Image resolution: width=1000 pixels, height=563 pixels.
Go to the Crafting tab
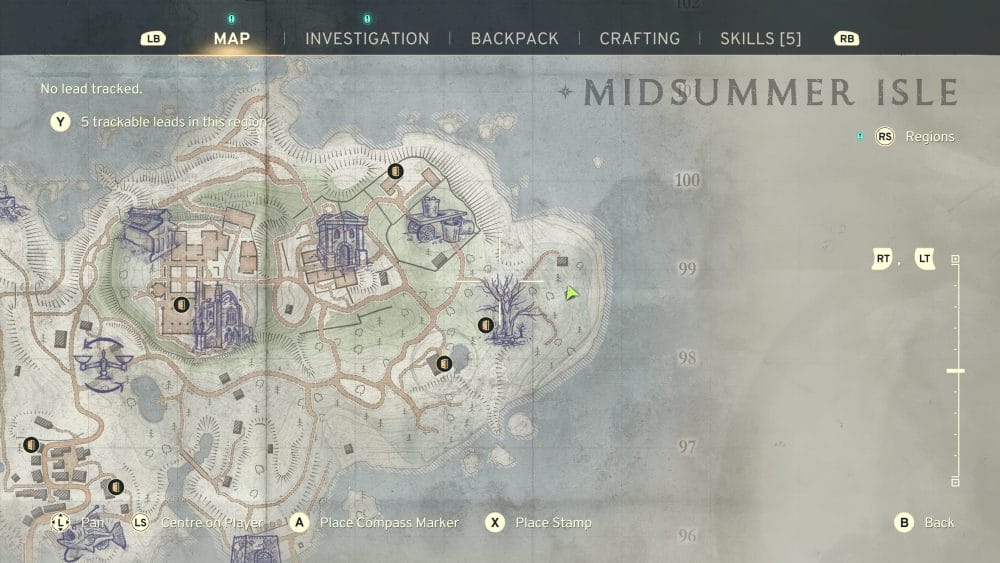point(639,39)
